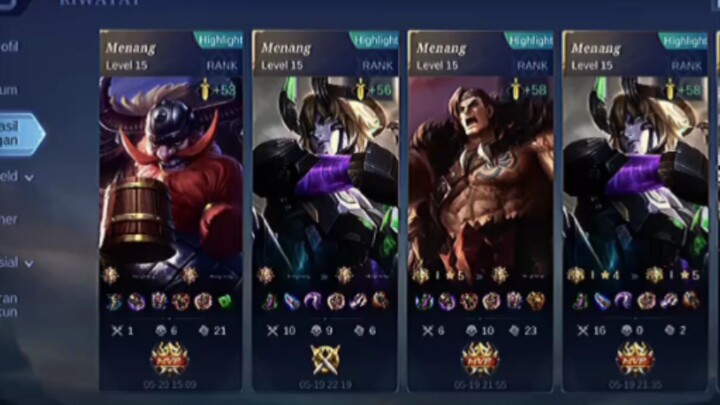Tap Highlight on the 05-19 21:35 match

click(x=684, y=40)
